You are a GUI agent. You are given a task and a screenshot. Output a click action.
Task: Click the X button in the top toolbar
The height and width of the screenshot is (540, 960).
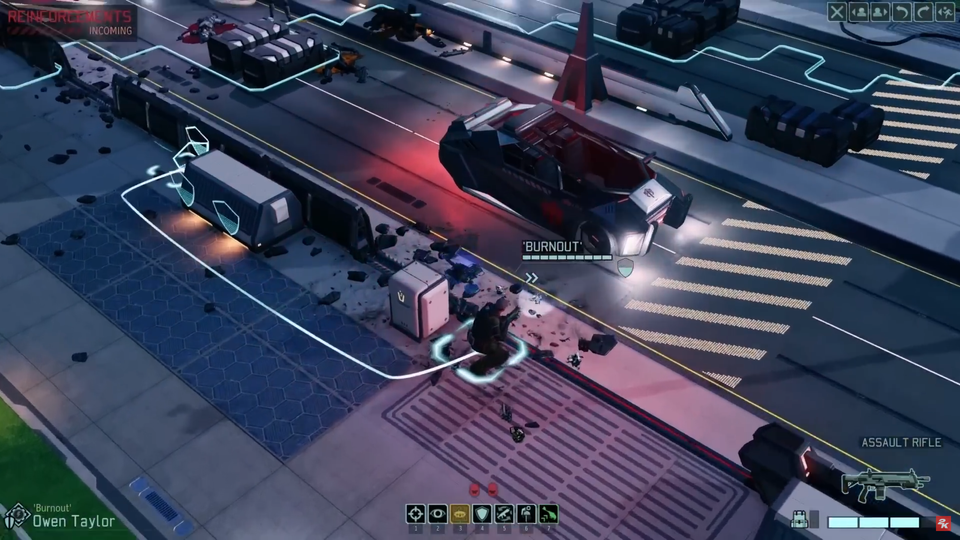(x=837, y=12)
